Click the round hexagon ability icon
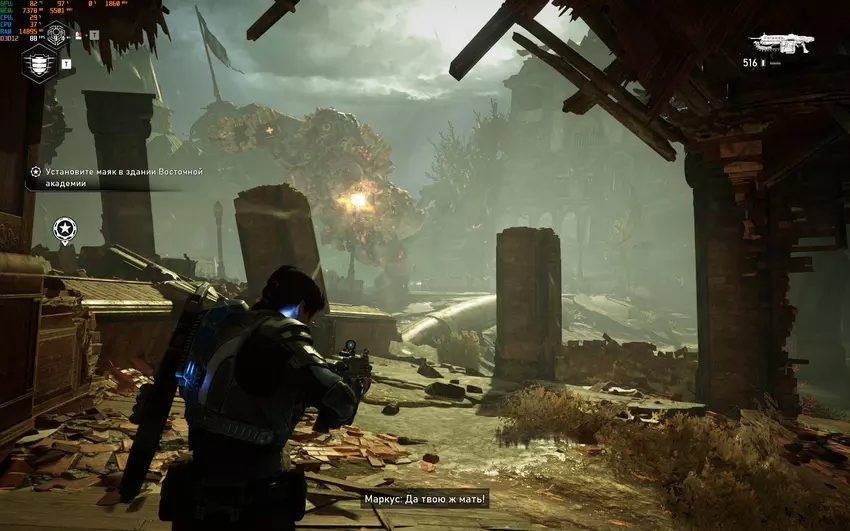Image resolution: width=850 pixels, height=531 pixels. click(58, 34)
